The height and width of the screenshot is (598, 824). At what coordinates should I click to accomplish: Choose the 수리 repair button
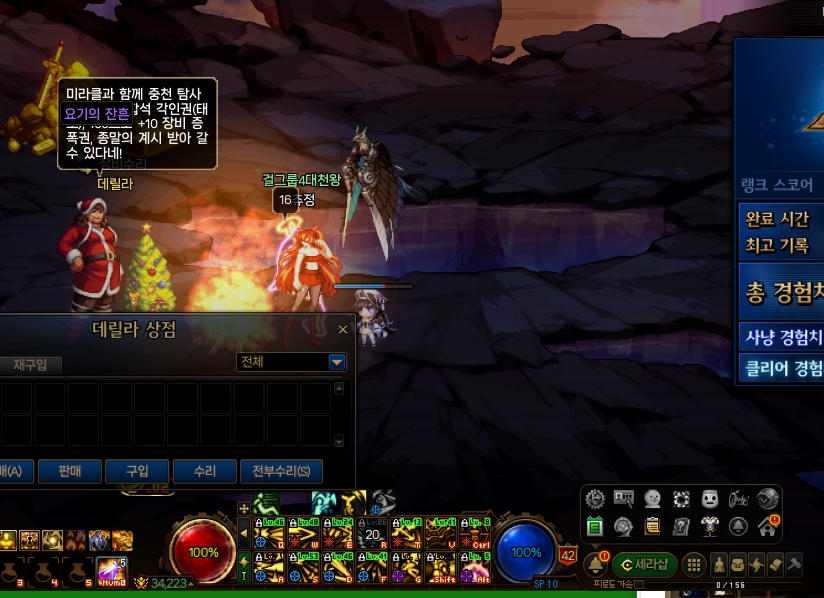pos(204,471)
